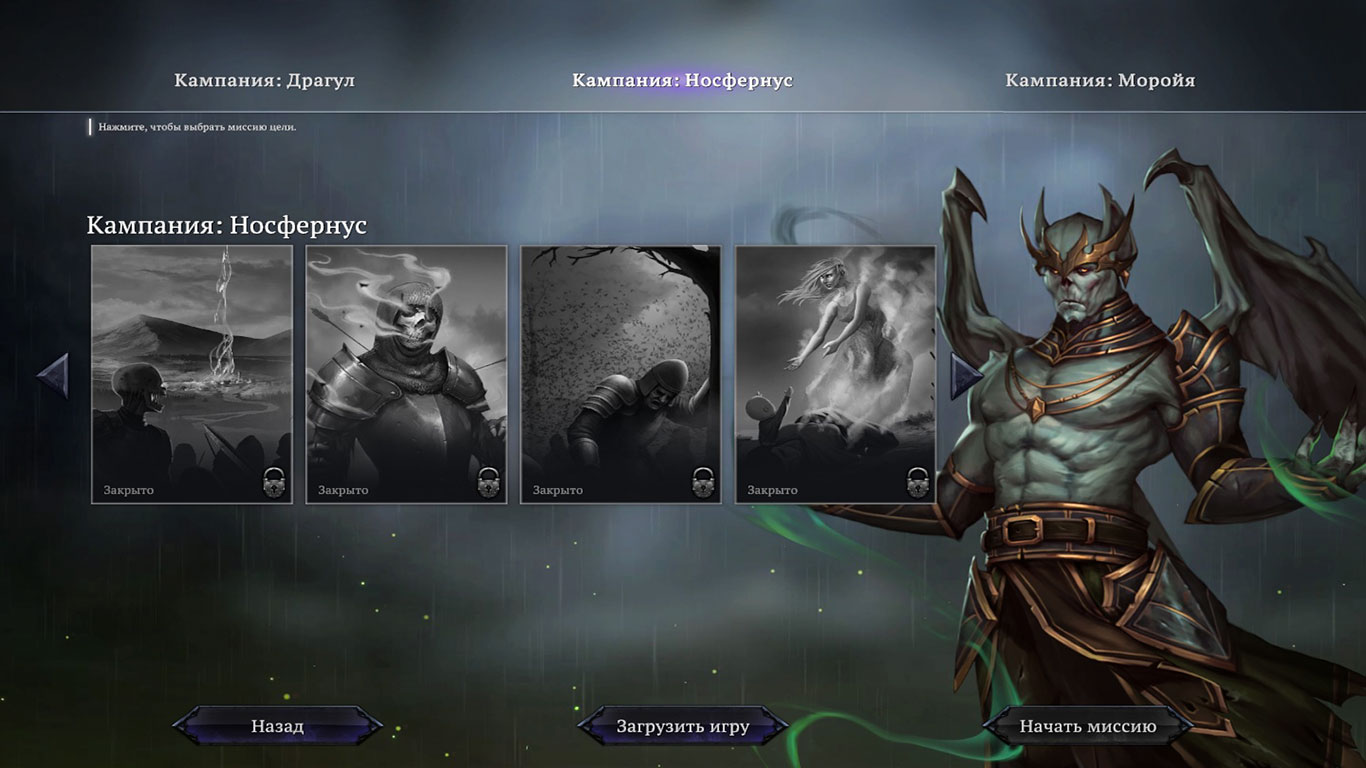1366x768 pixels.
Task: Select the locked mission with lightning over hills
Action: [192, 374]
